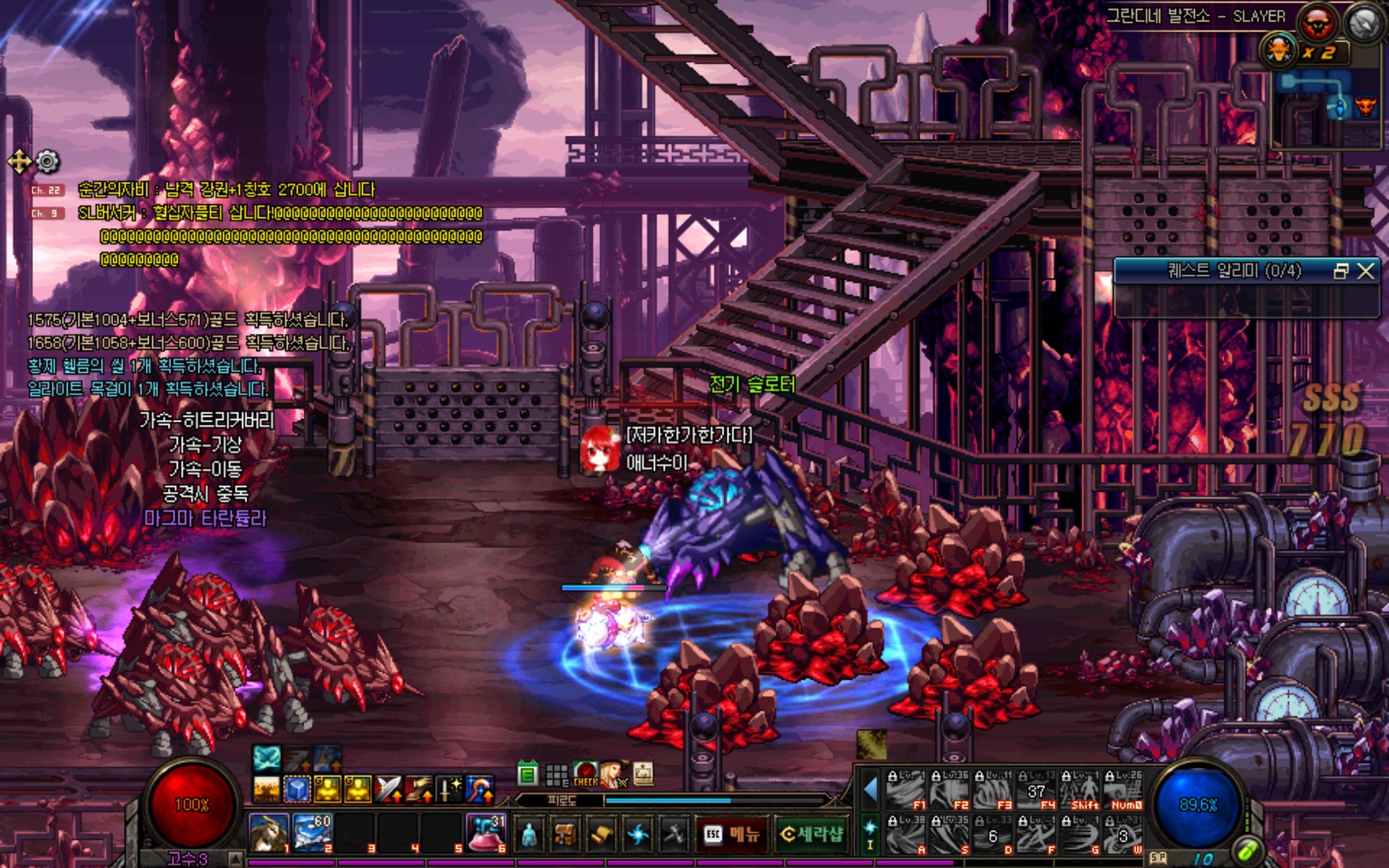Use the blue consumable with count 60
The image size is (1389, 868).
pyautogui.click(x=313, y=832)
